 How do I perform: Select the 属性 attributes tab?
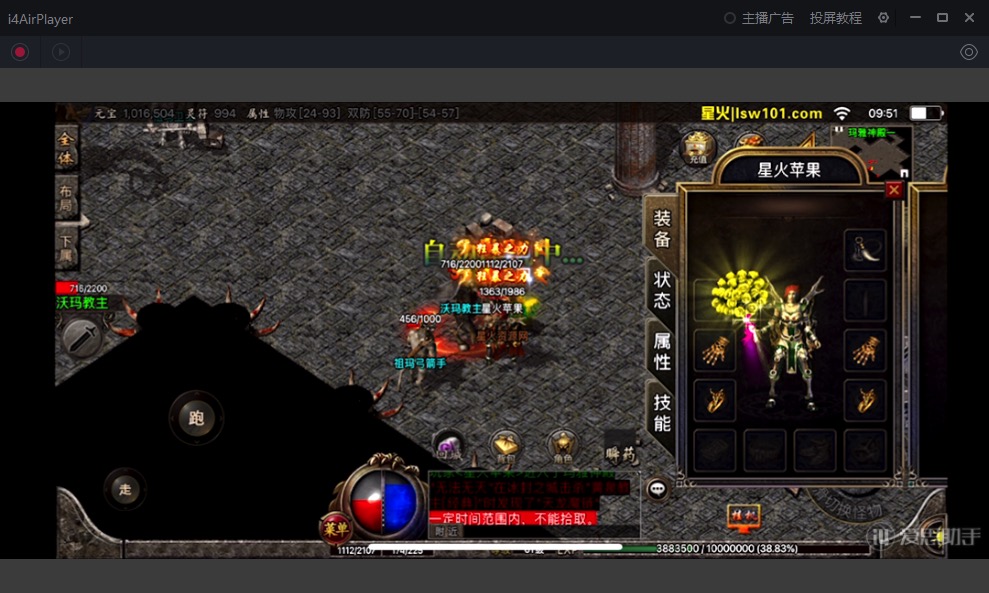(x=662, y=351)
